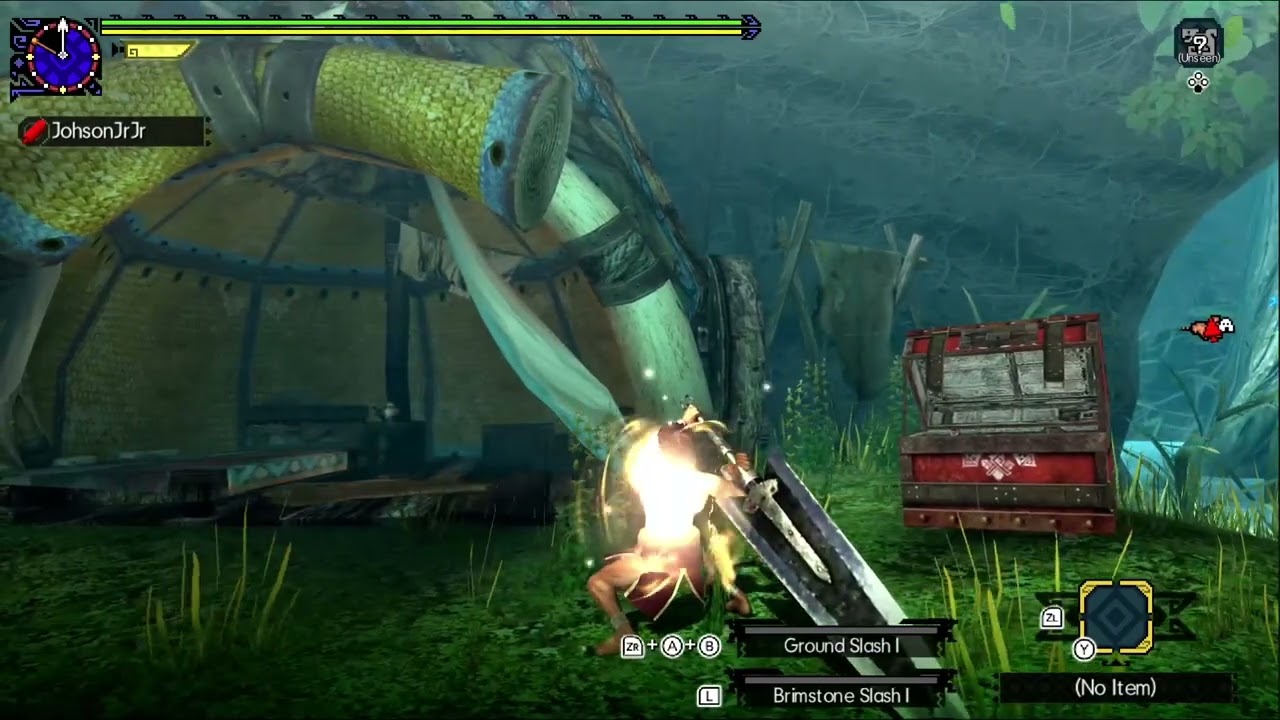1280x720 pixels.
Task: Click the unseen target monster icon
Action: (1198, 41)
